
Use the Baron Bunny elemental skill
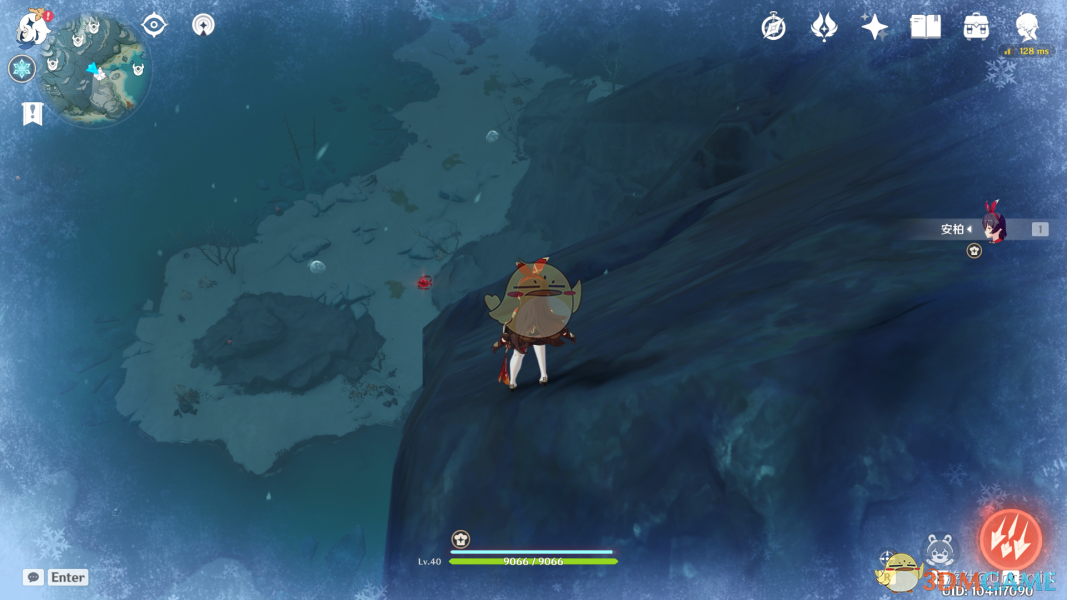(940, 552)
